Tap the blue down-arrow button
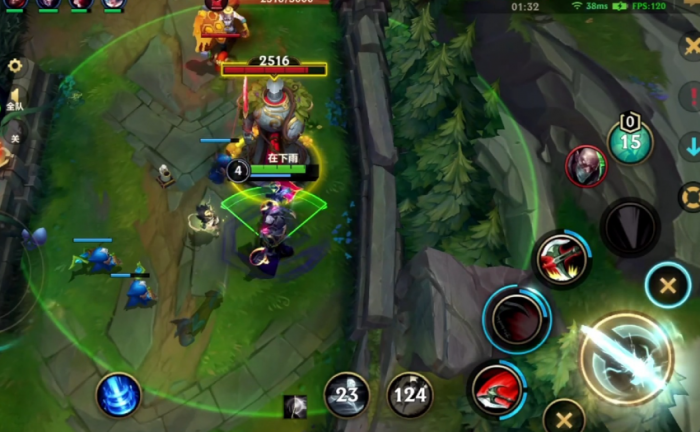Screen dimensions: 700x432 (691, 145)
